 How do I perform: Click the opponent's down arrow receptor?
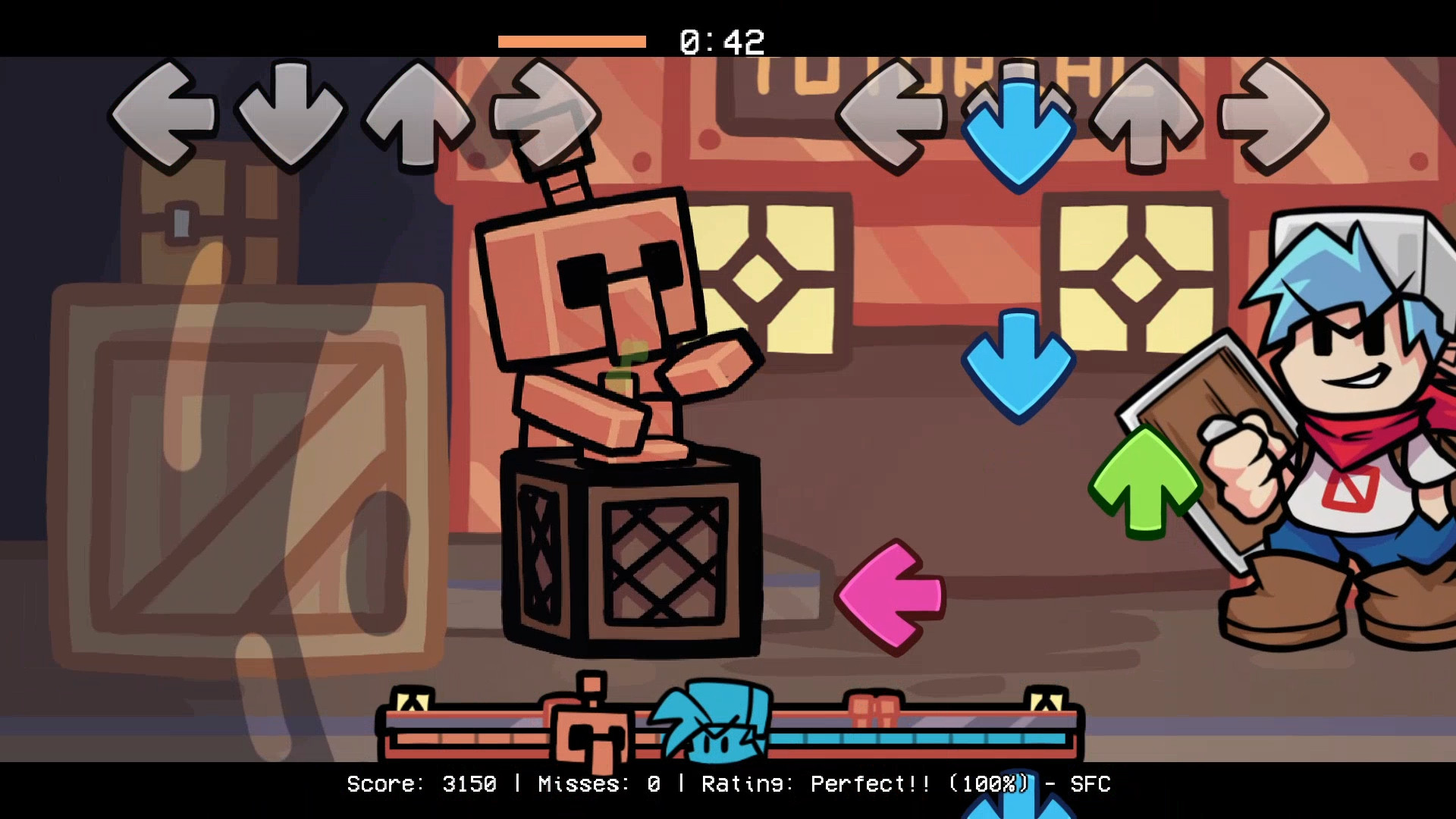tap(292, 114)
